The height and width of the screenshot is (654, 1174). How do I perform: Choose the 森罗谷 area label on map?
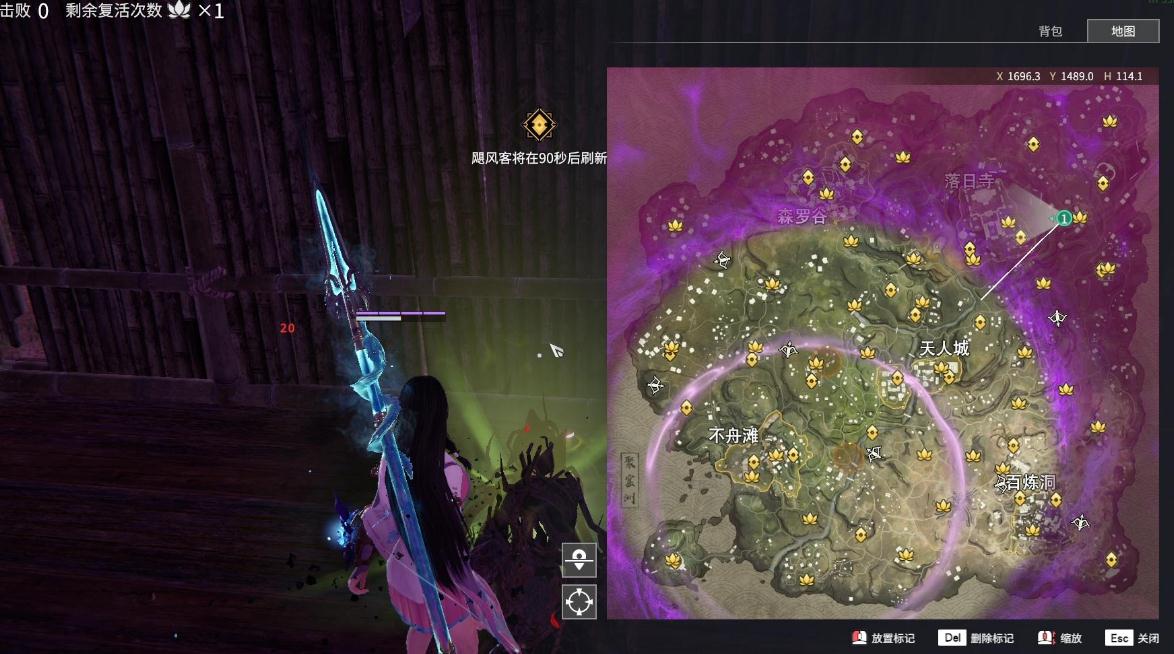pos(803,216)
